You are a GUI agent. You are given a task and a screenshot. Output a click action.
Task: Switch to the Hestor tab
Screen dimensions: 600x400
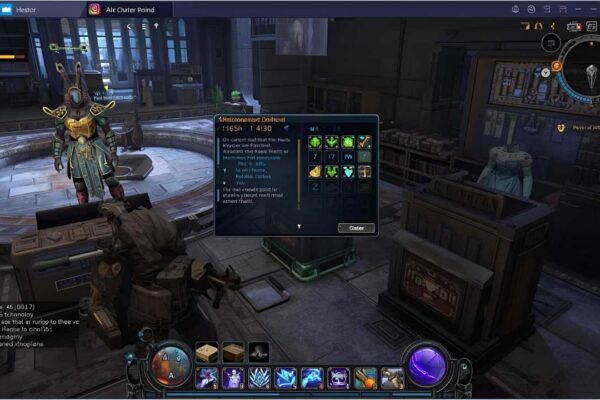coord(28,9)
